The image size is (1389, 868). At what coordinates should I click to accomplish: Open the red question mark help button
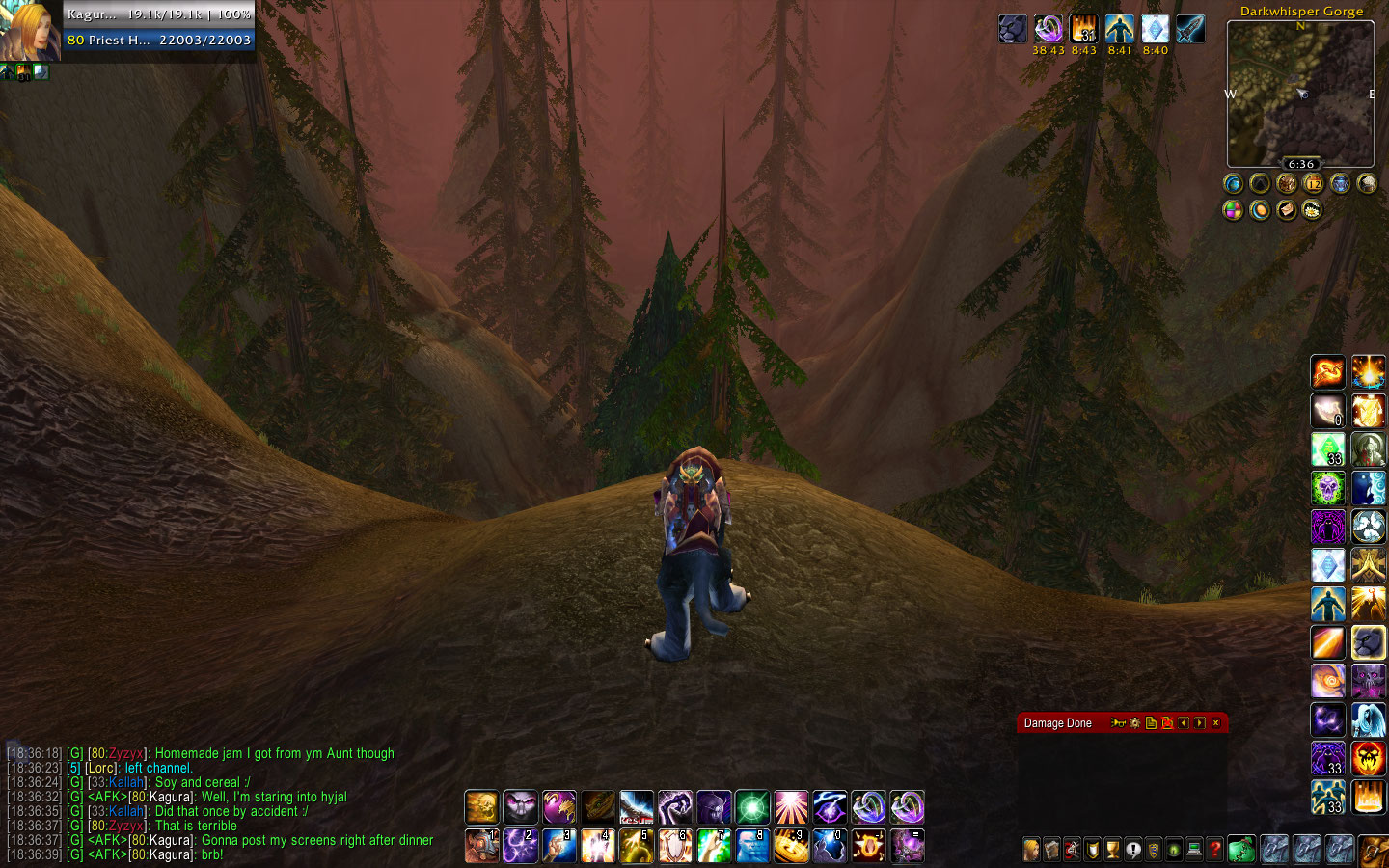coord(1215,850)
